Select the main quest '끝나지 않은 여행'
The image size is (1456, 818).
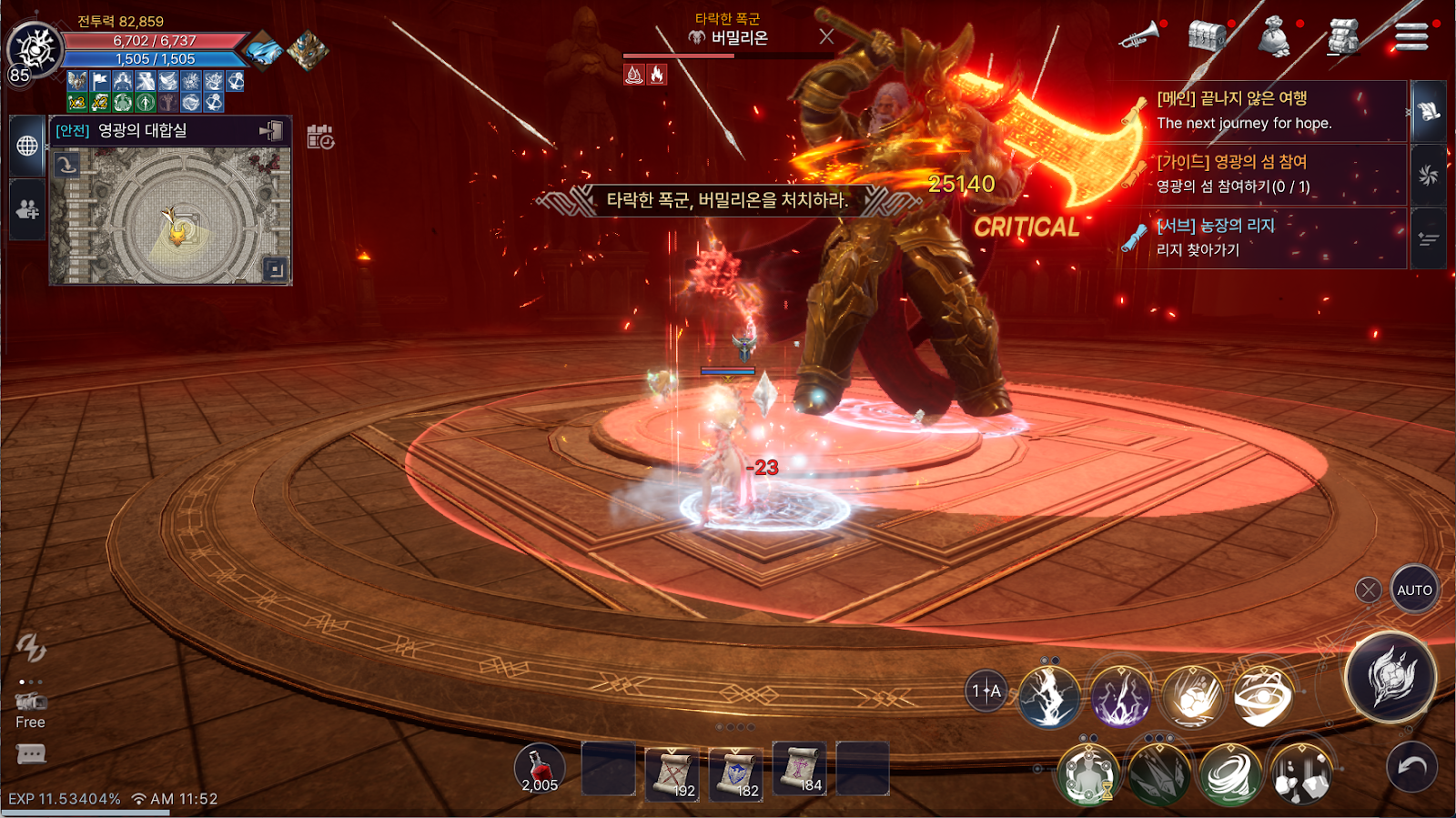(1265, 110)
